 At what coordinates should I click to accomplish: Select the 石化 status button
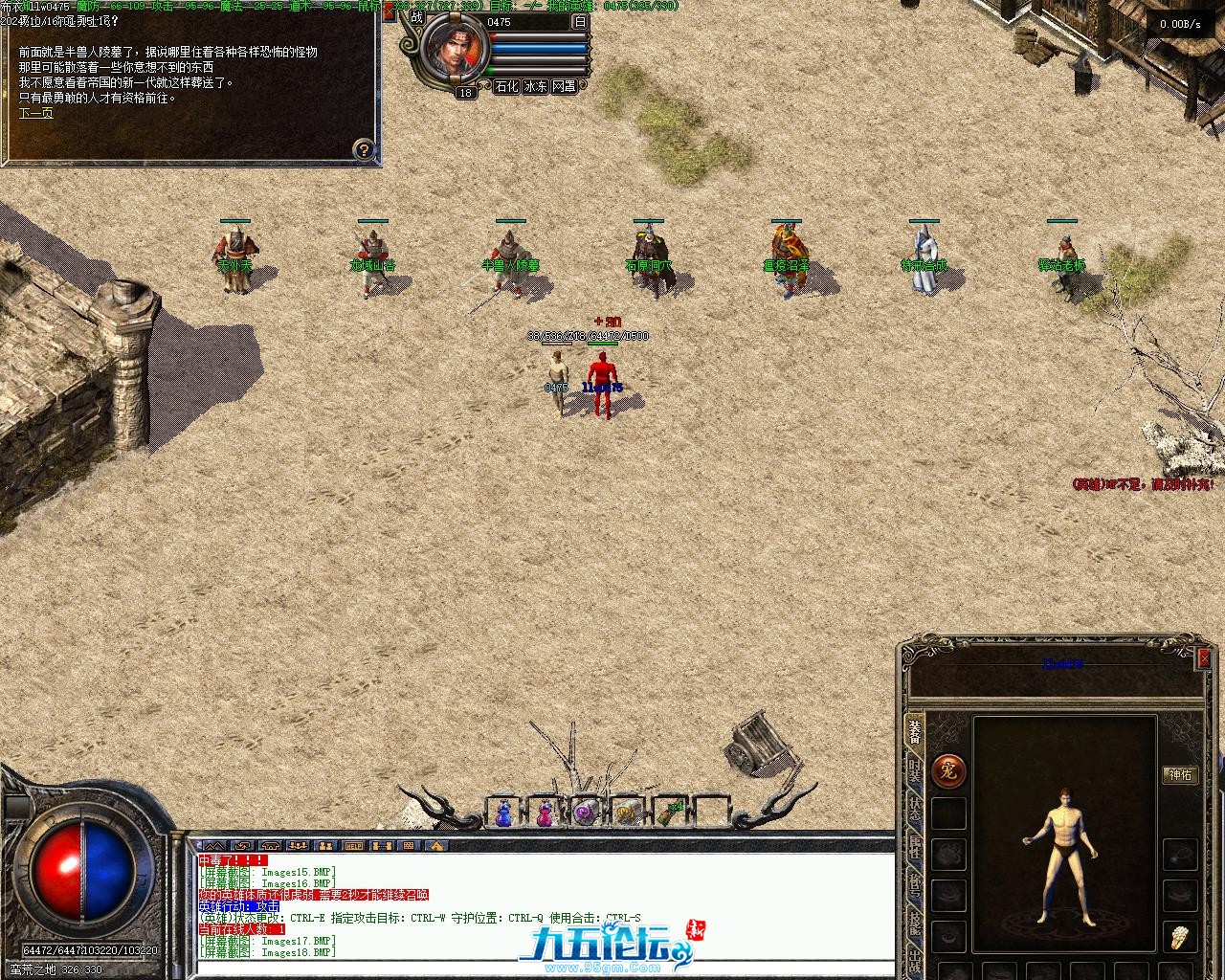(506, 86)
